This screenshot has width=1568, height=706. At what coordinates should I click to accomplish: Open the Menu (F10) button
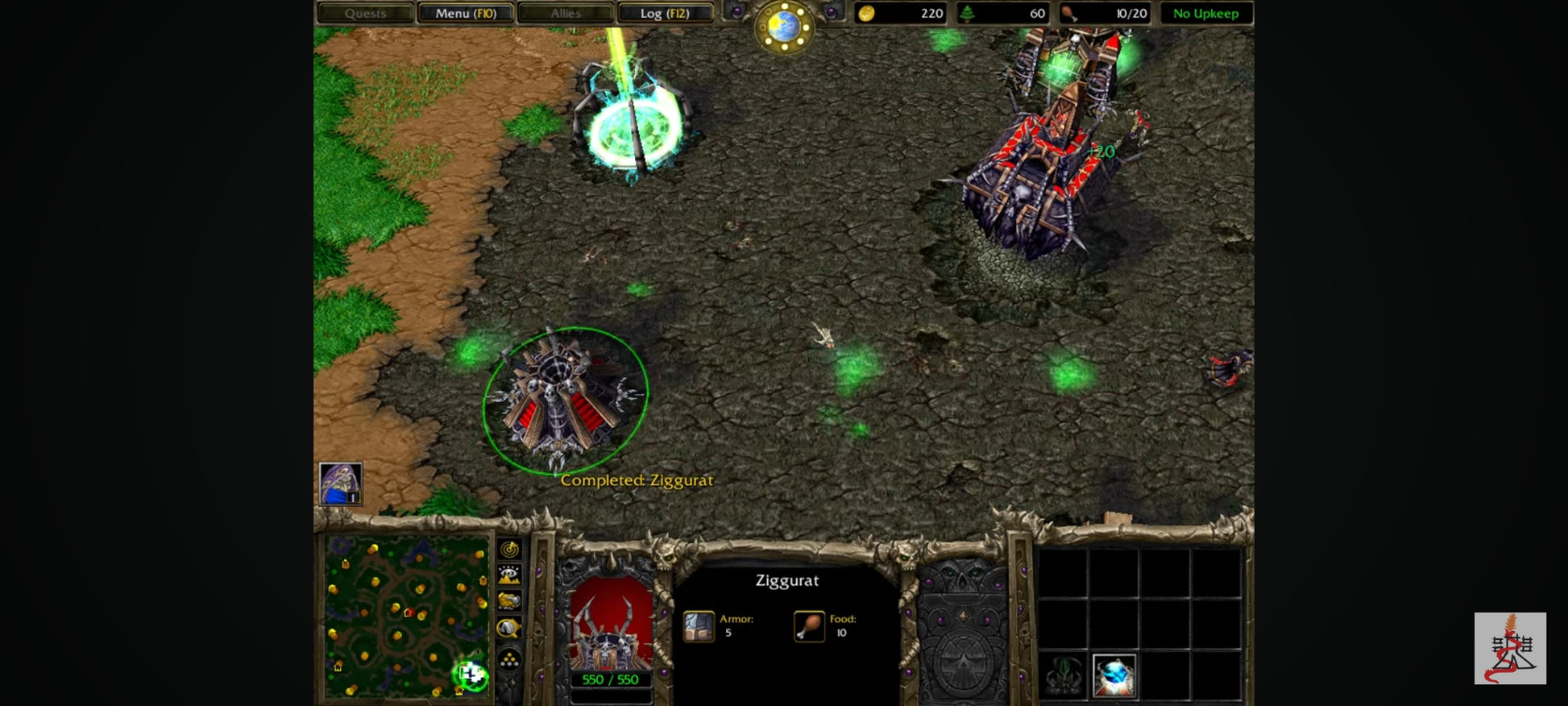[x=466, y=14]
